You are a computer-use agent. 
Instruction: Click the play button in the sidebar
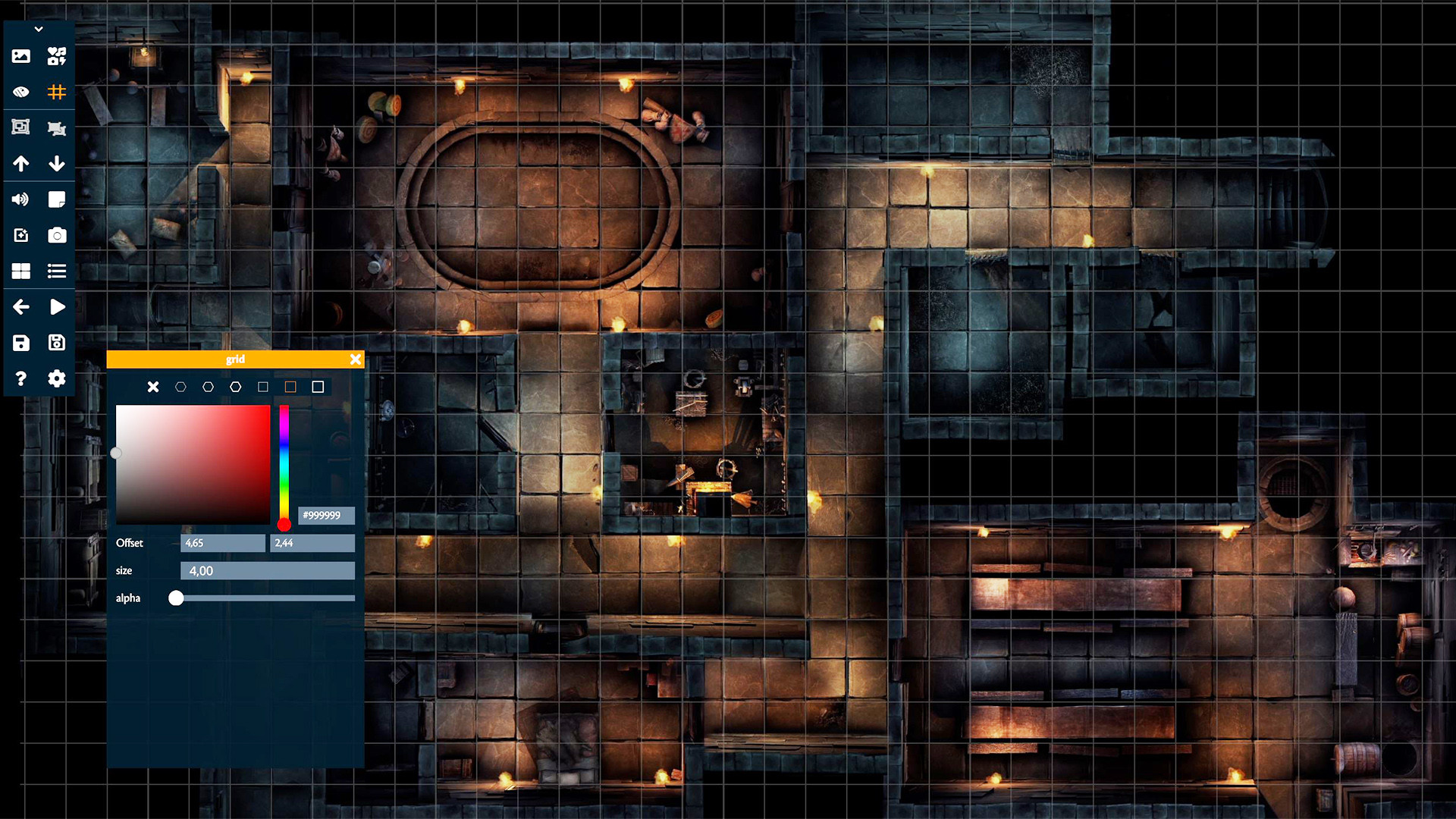[57, 306]
